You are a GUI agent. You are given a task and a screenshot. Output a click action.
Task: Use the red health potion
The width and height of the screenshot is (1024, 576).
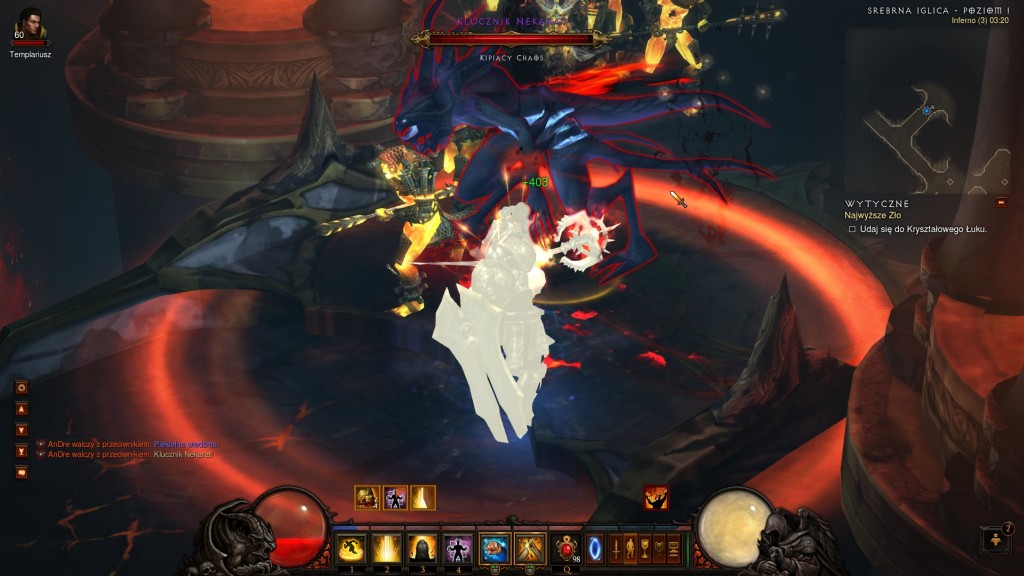[x=567, y=548]
